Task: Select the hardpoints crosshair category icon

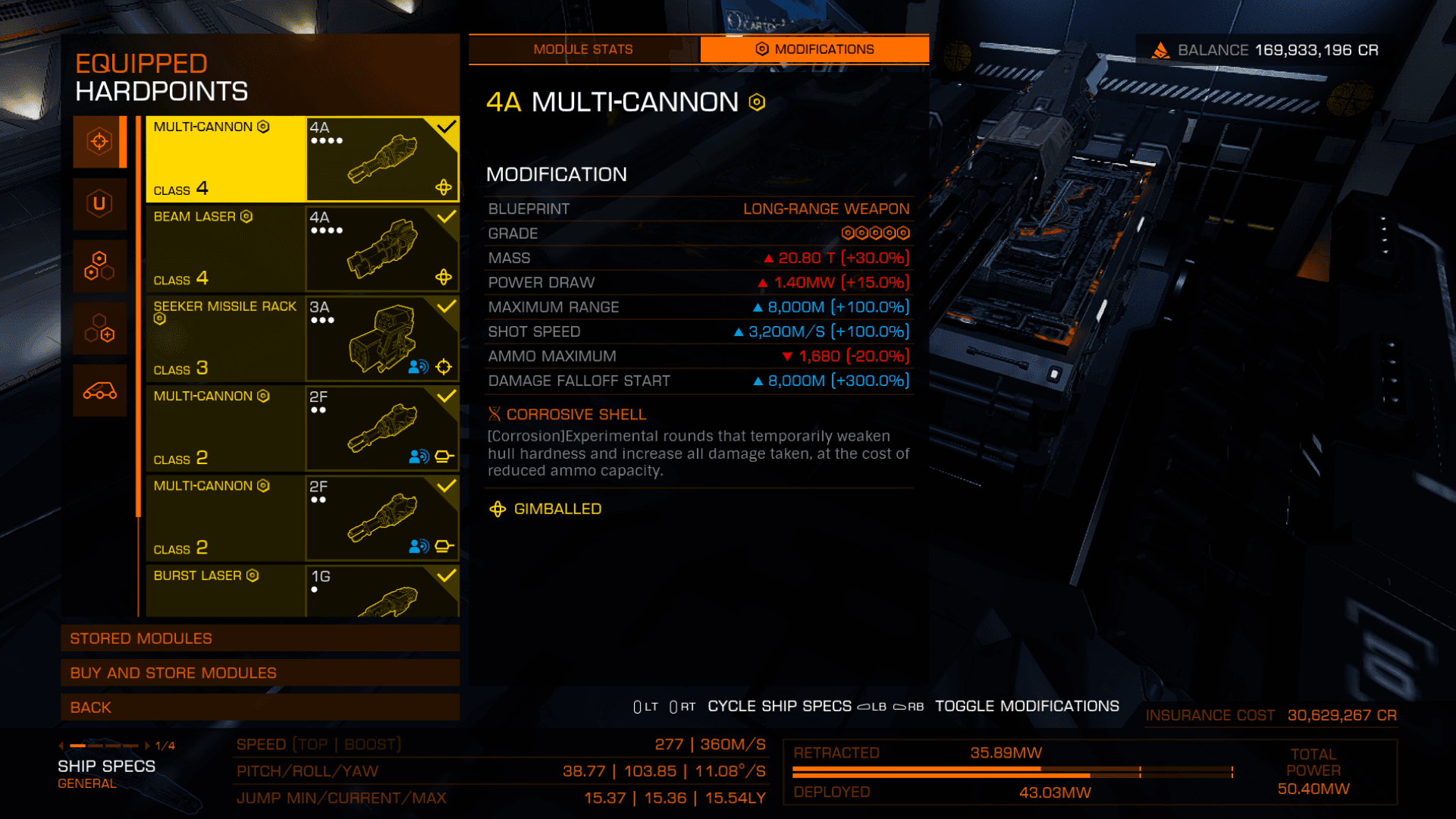Action: (x=99, y=142)
